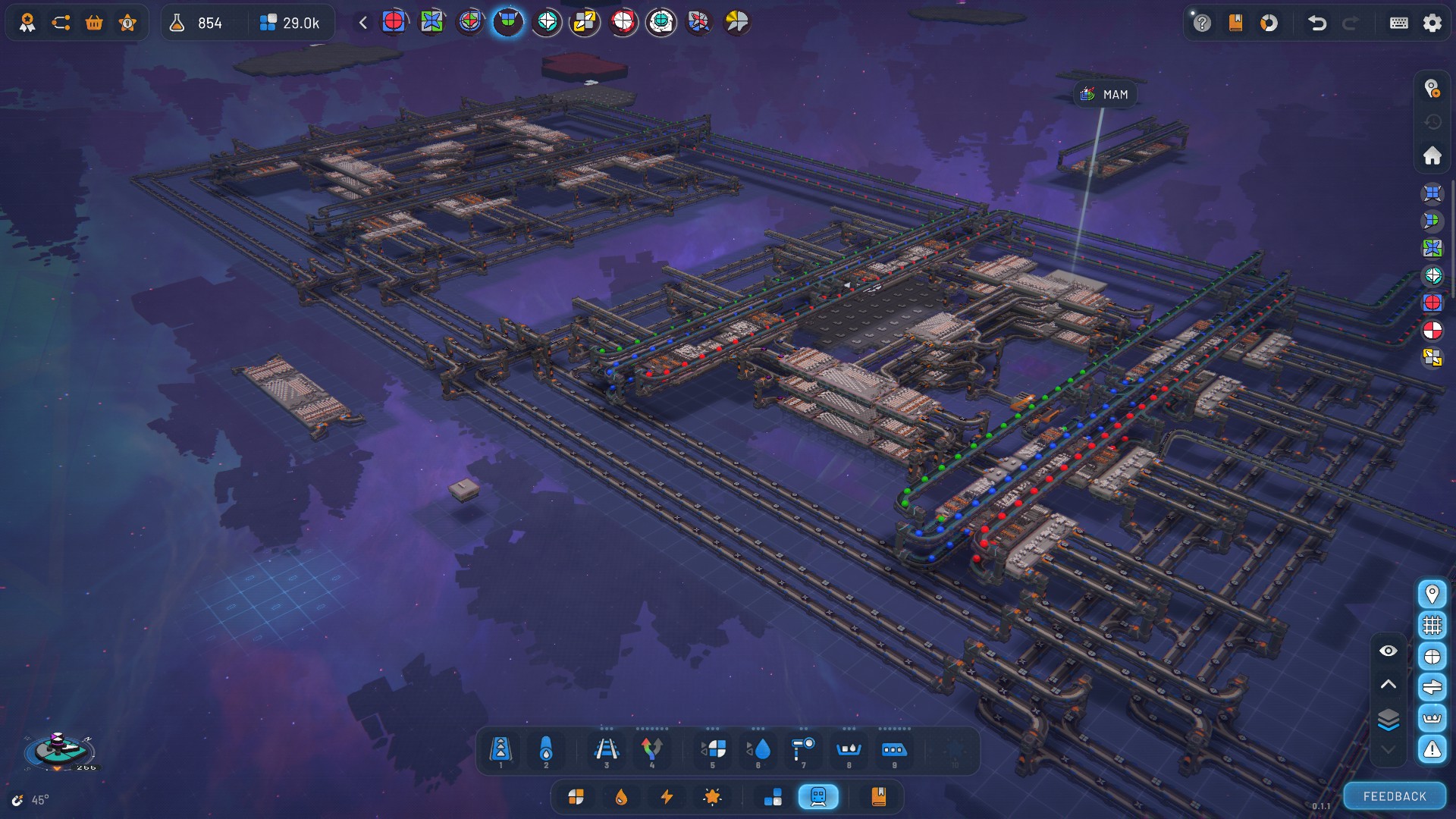The image size is (1456, 819).
Task: Jump to base with home button
Action: tap(1432, 155)
